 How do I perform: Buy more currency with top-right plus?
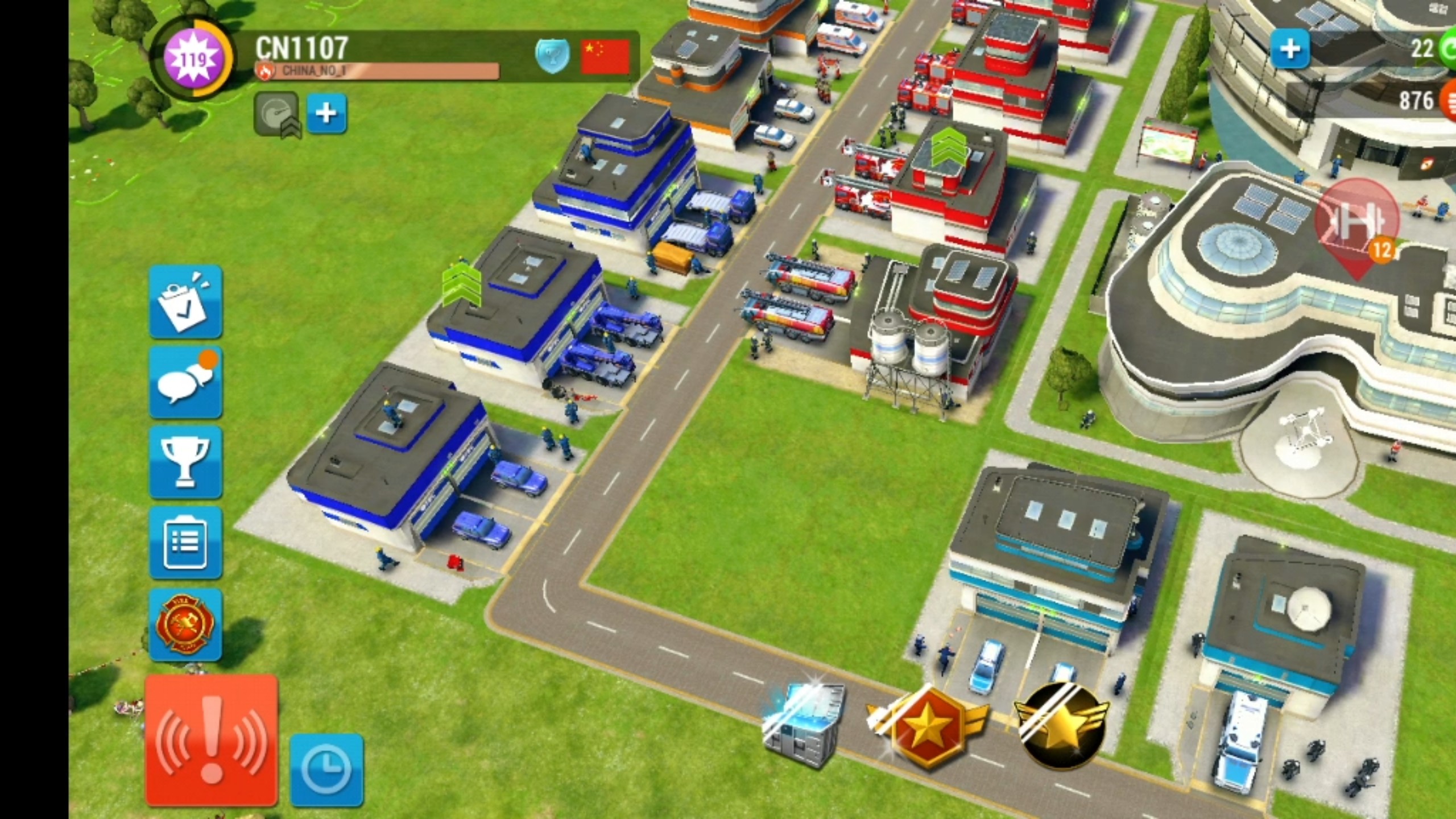pos(1290,49)
